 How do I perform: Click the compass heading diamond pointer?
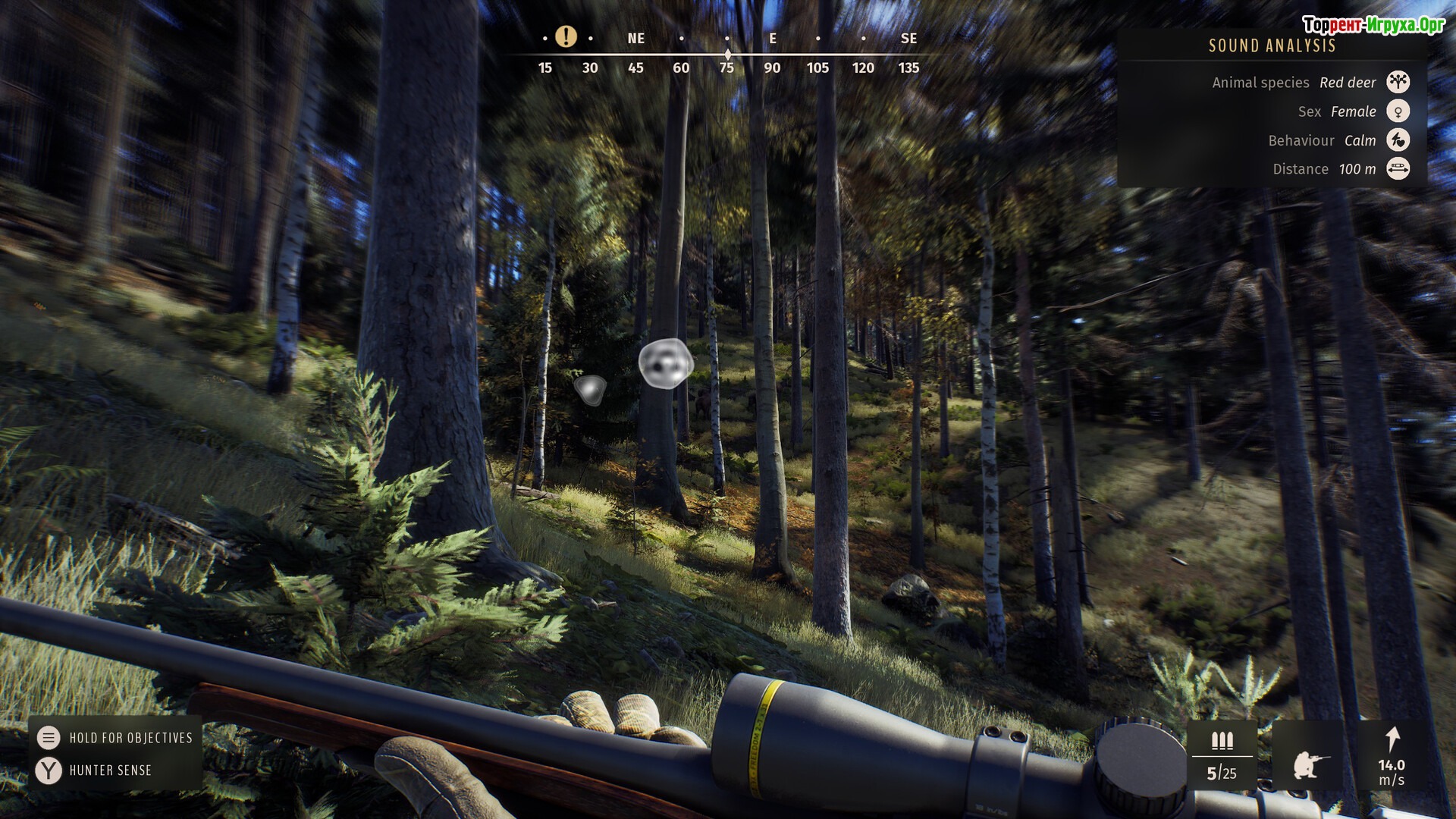coord(728,55)
